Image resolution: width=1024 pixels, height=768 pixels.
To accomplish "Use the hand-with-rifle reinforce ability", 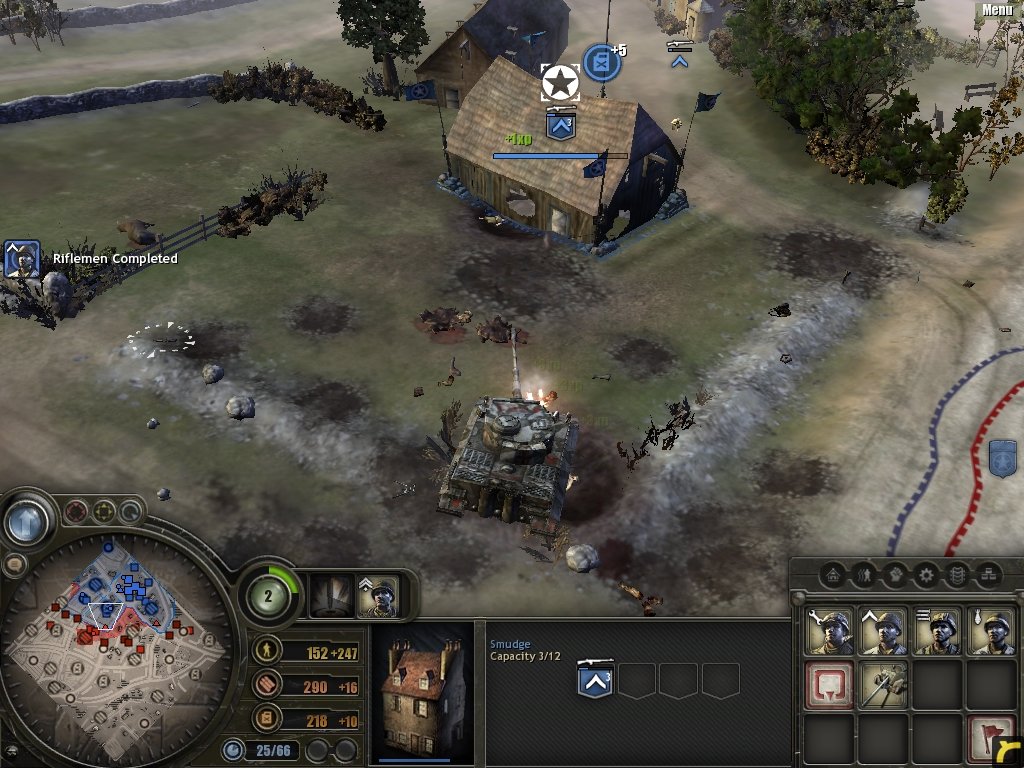I will coord(883,685).
